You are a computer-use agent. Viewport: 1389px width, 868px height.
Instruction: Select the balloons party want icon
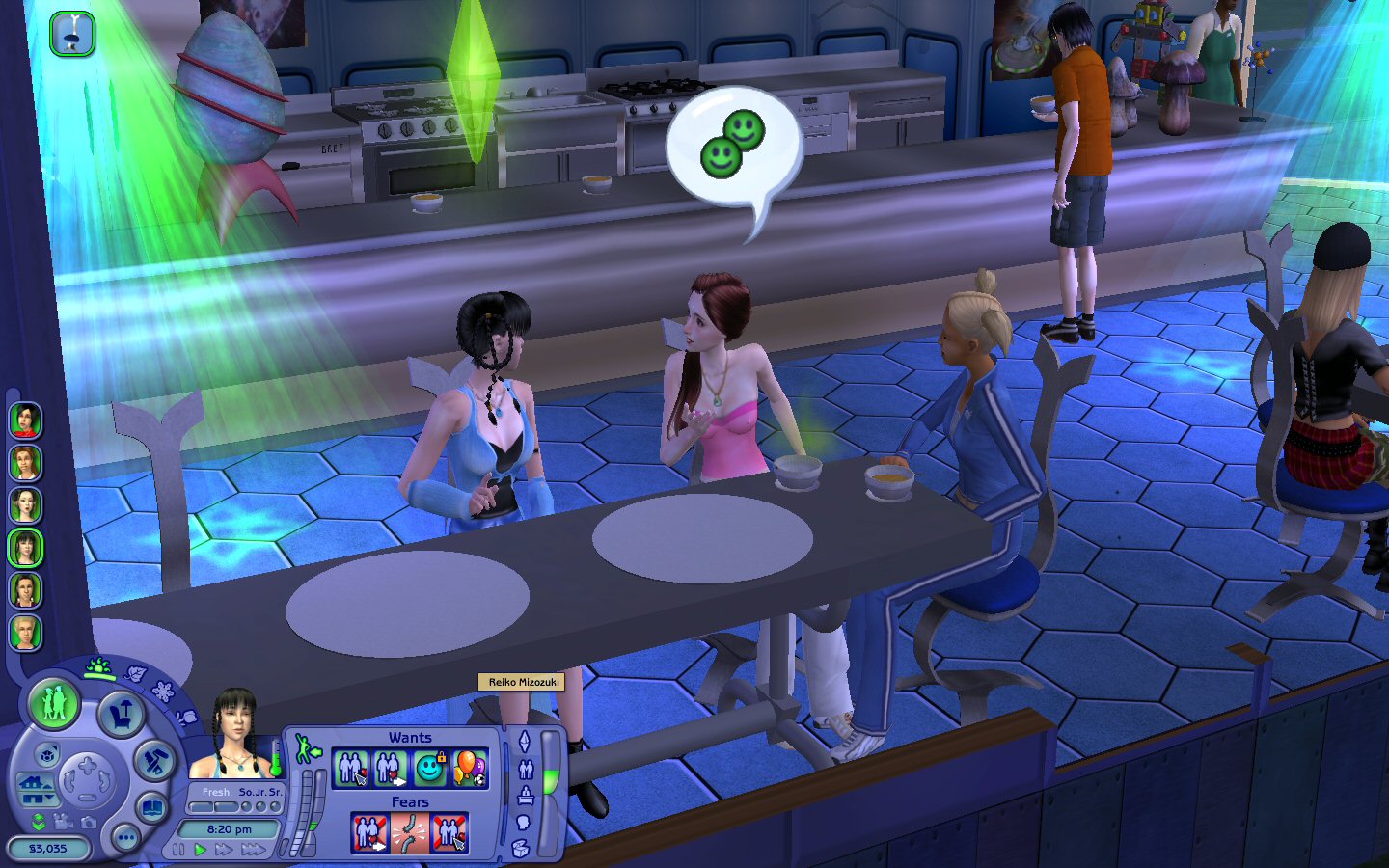coord(469,769)
